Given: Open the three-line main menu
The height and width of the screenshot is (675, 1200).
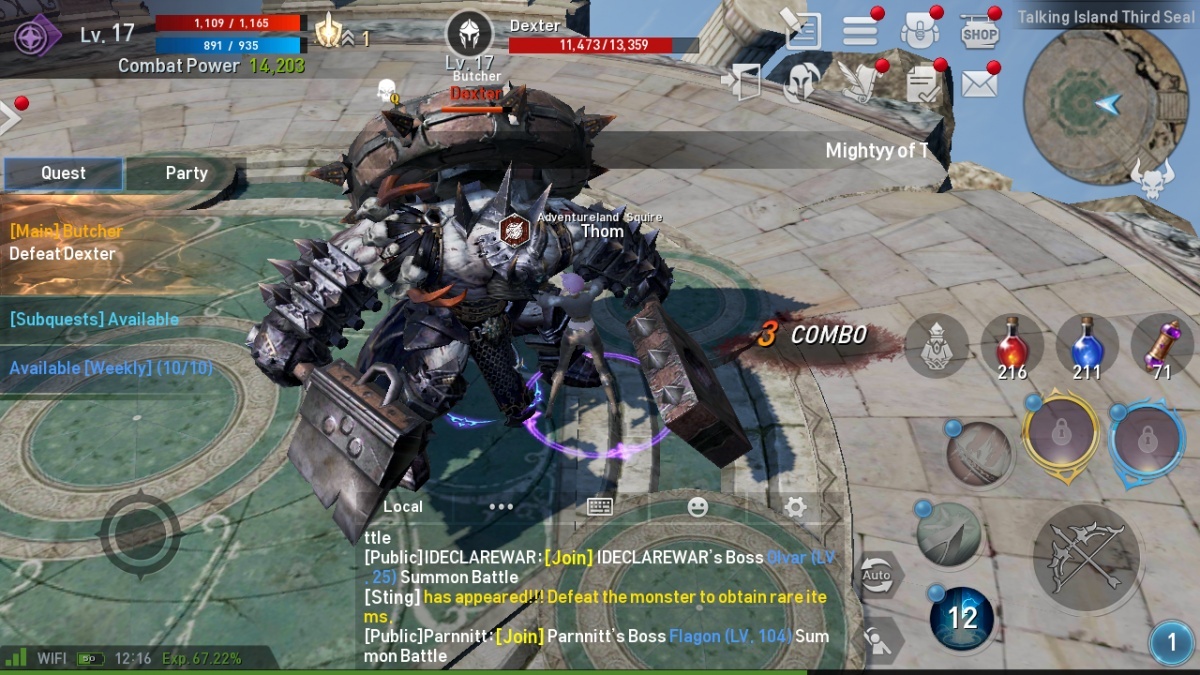Looking at the screenshot, I should [x=860, y=31].
